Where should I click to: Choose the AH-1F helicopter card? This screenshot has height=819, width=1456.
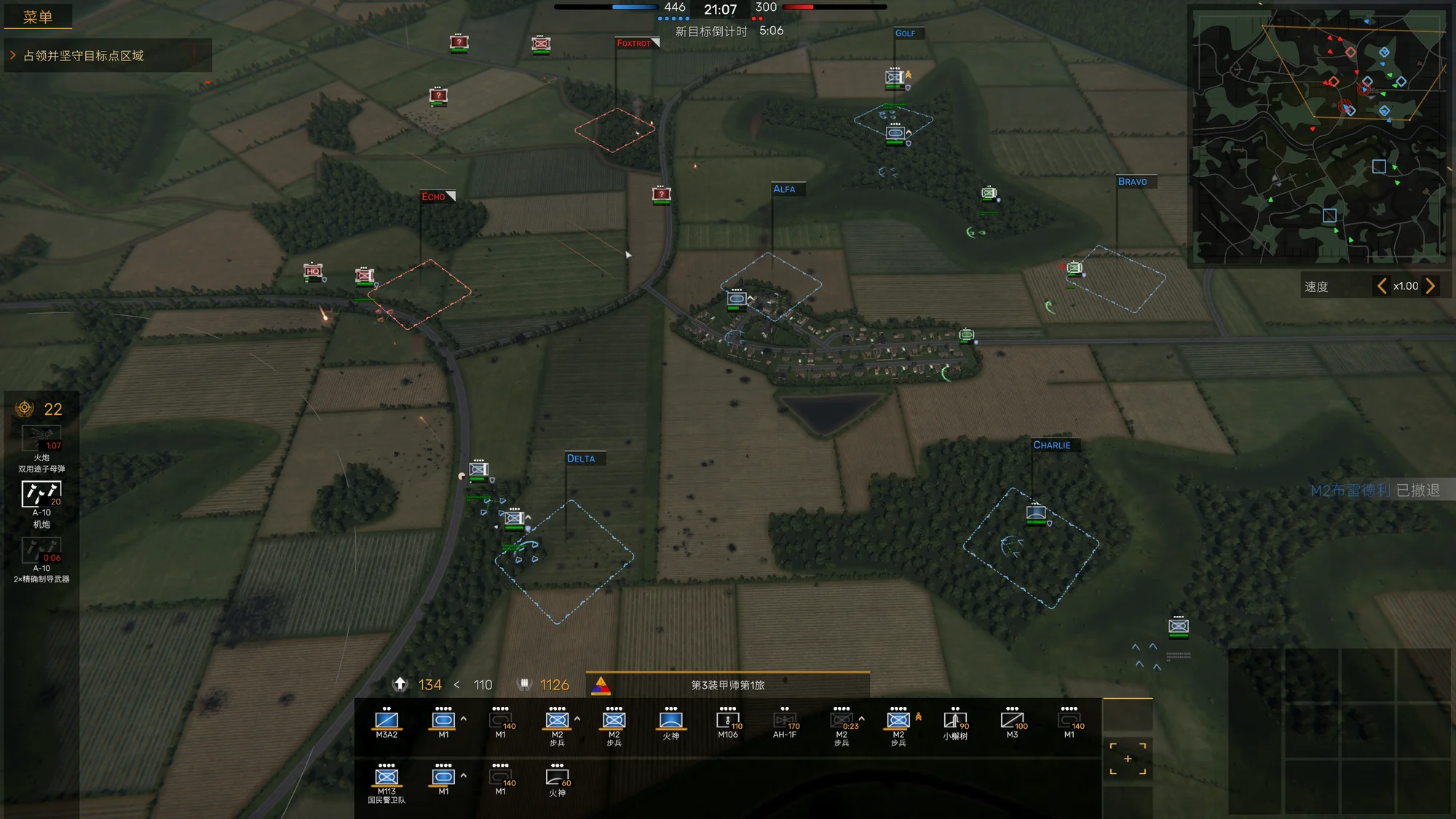tap(785, 722)
